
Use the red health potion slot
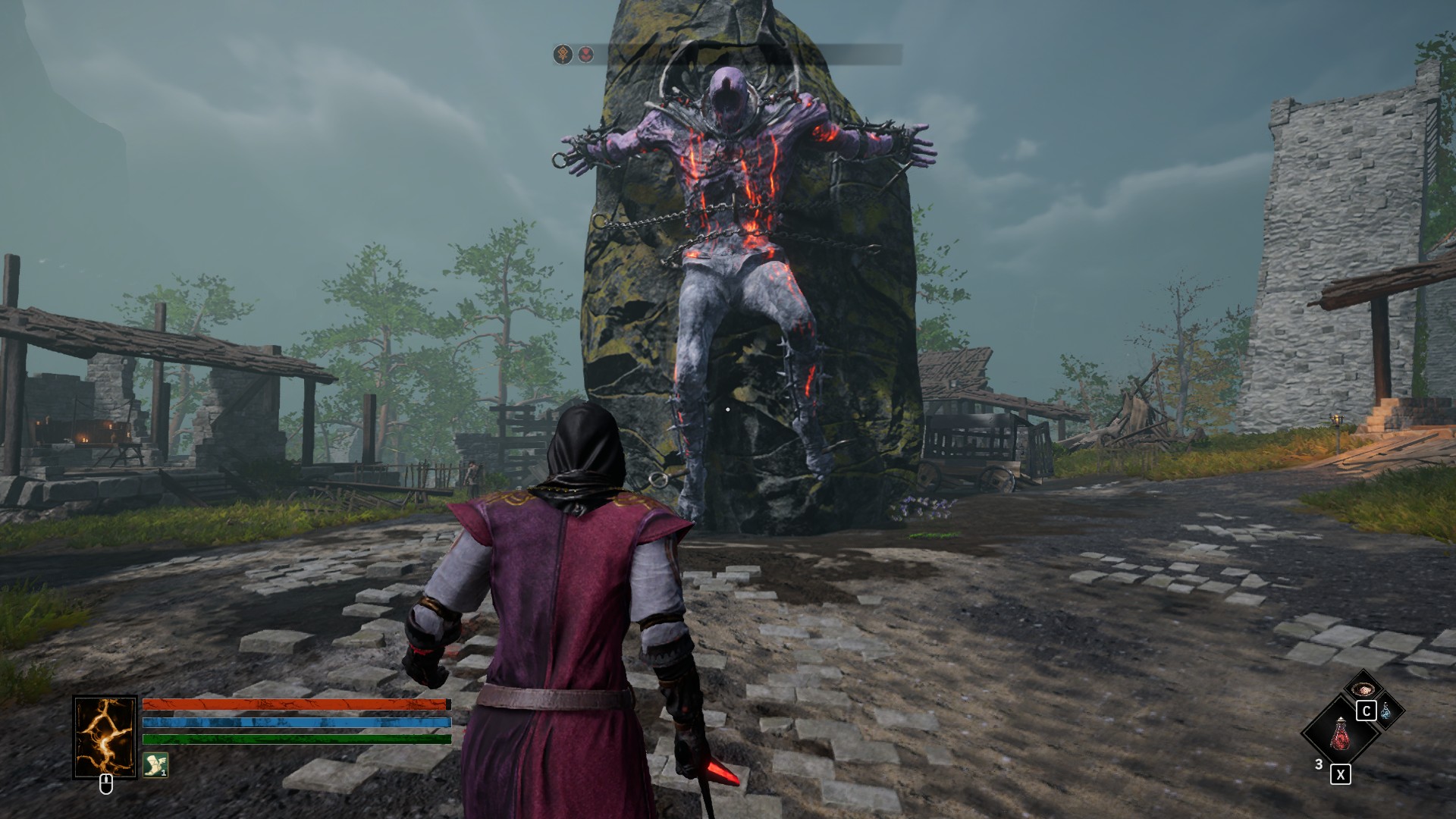1339,733
